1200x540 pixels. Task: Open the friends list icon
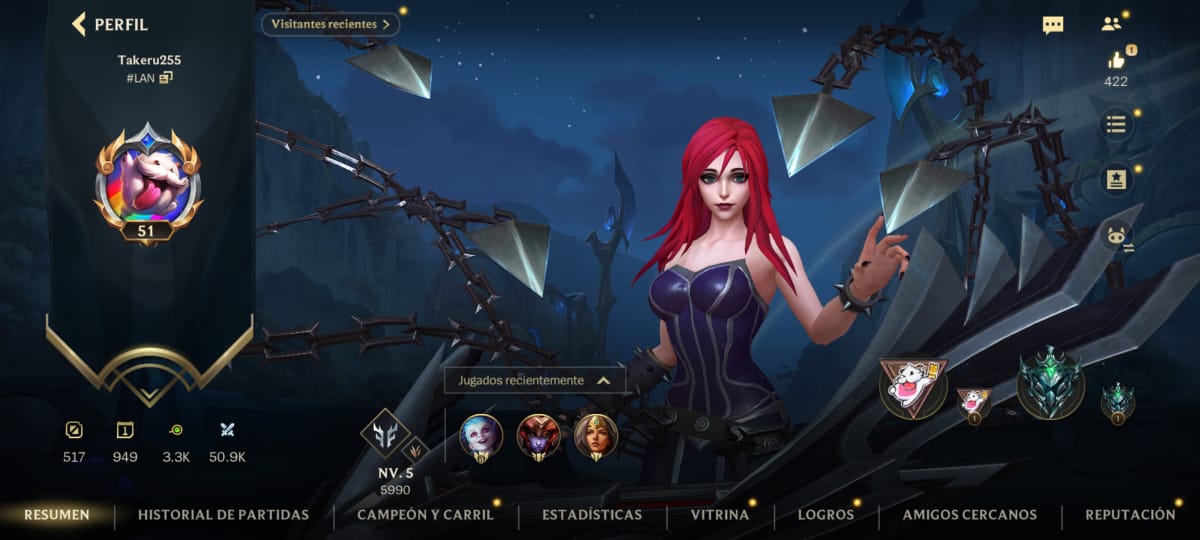1111,25
